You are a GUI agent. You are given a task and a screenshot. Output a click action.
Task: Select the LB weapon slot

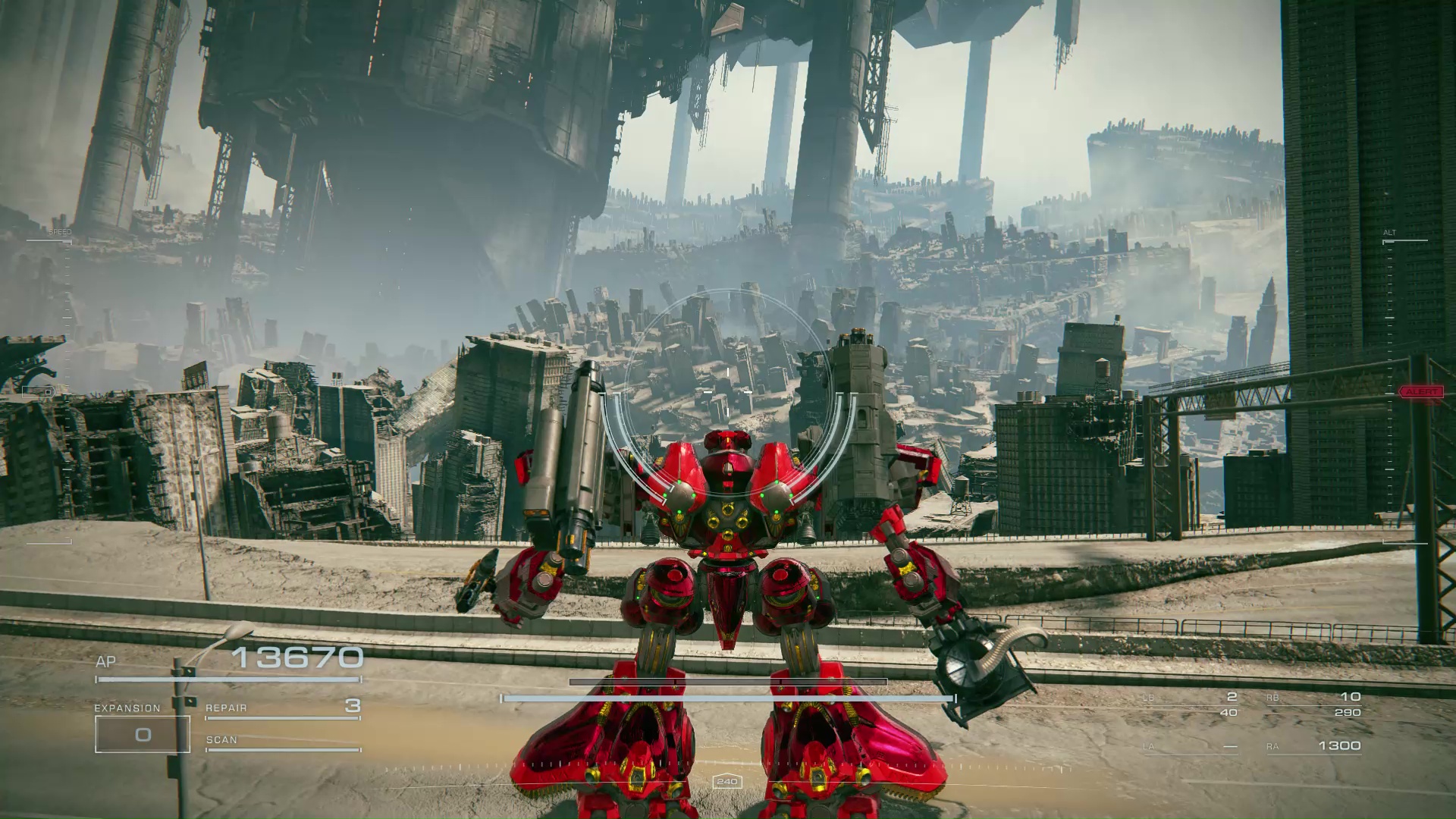pos(1191,704)
